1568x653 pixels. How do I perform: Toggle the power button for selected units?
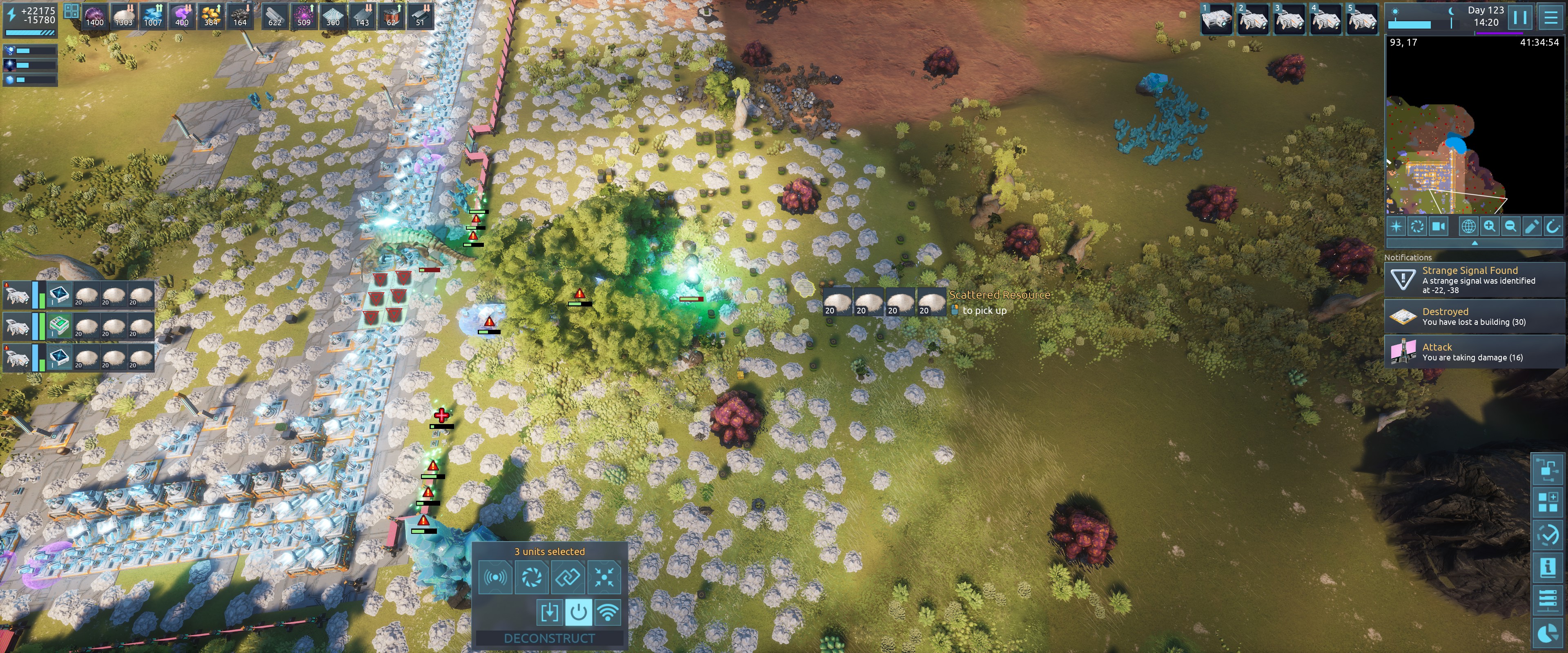tap(578, 612)
